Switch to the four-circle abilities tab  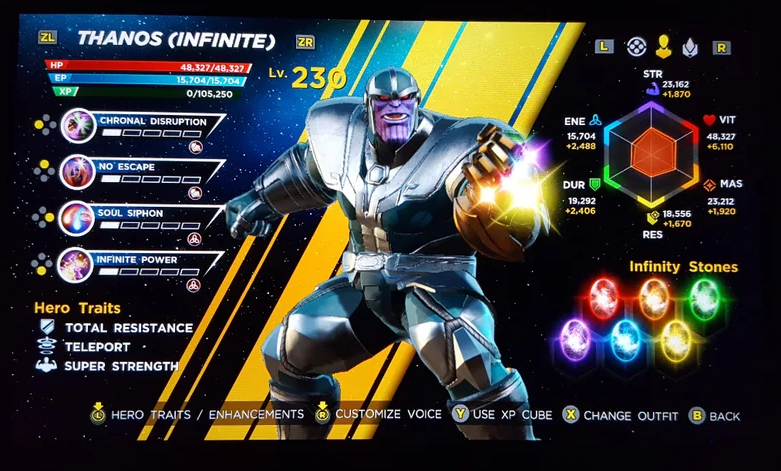click(634, 47)
